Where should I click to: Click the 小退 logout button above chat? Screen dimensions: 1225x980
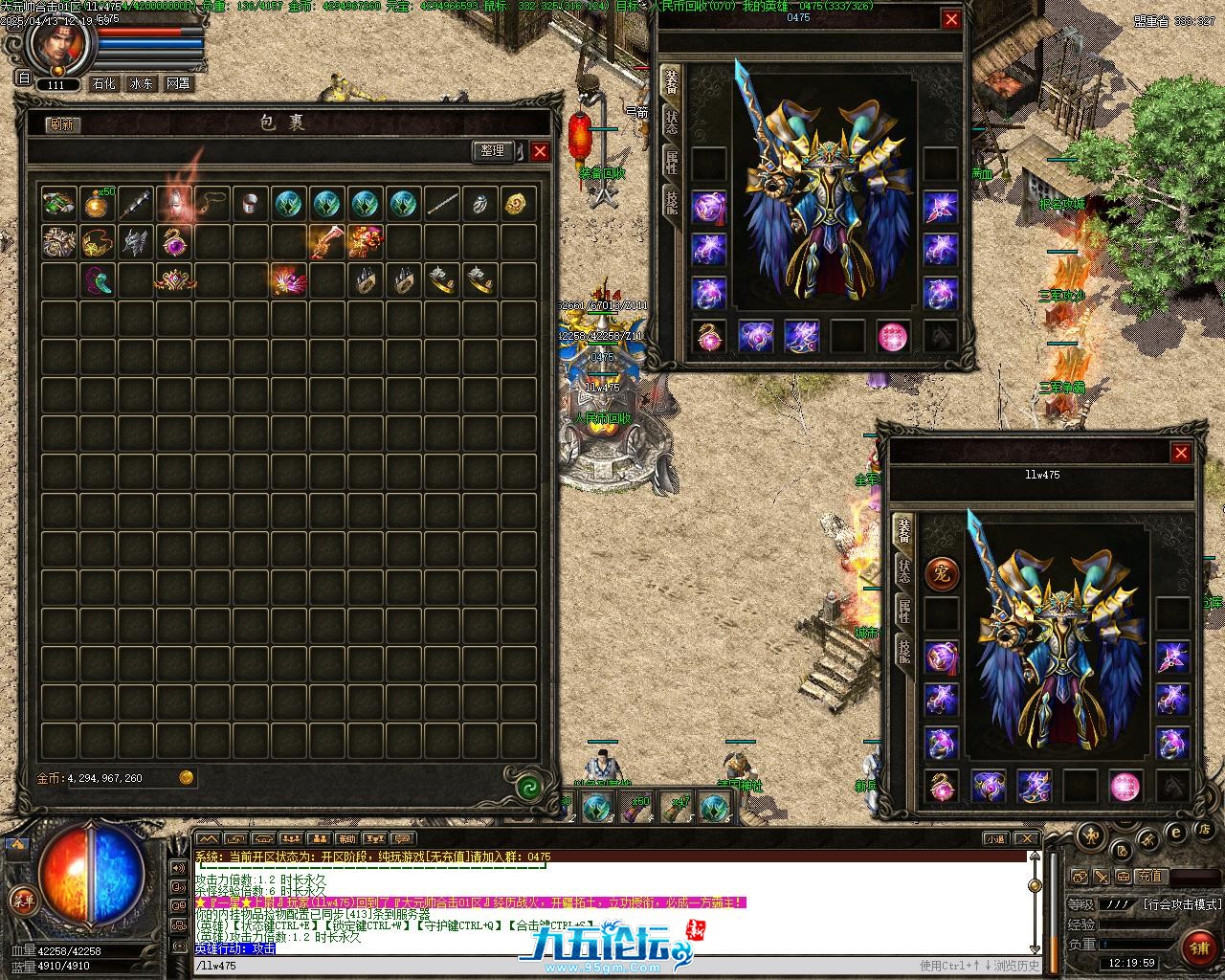click(996, 839)
